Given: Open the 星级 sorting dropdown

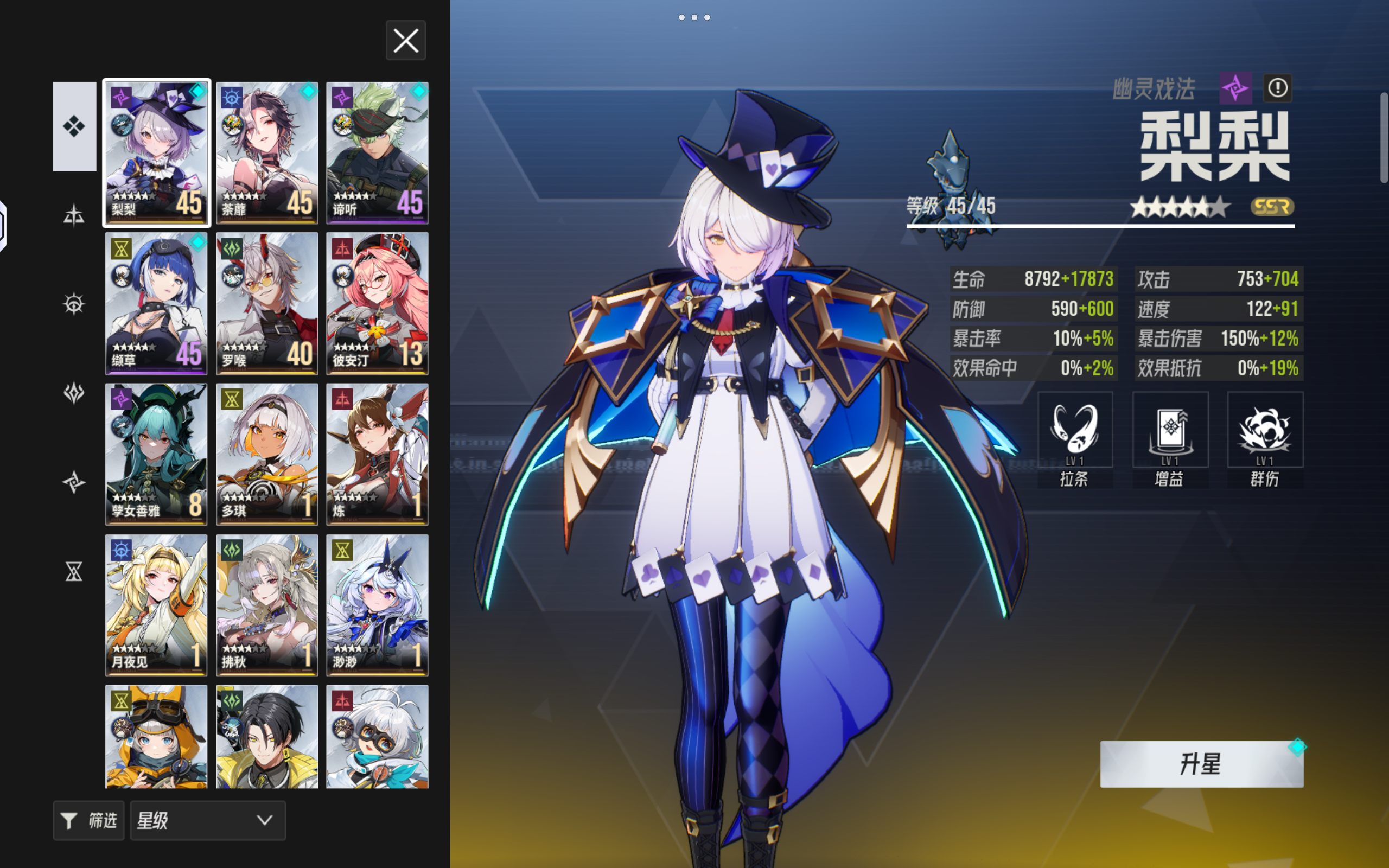Looking at the screenshot, I should [x=208, y=820].
